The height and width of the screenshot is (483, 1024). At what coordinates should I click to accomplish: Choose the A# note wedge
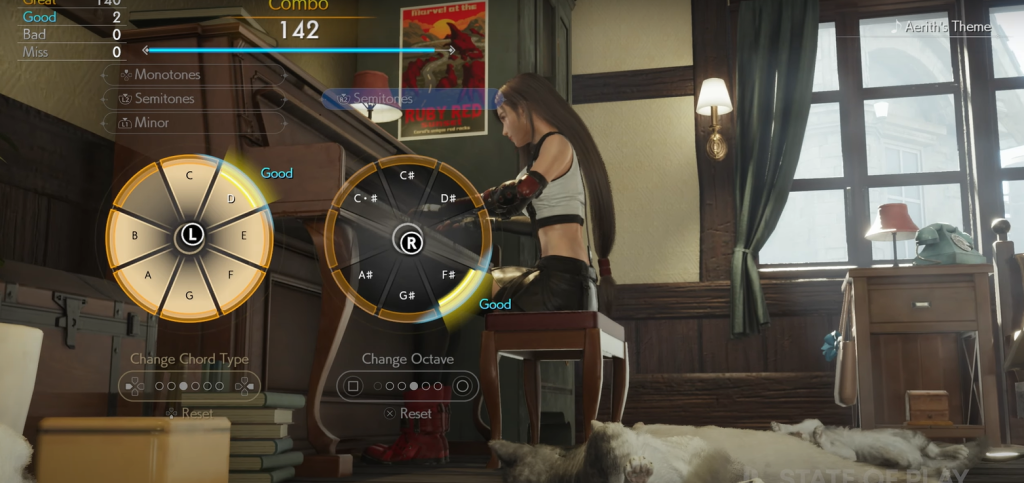365,275
